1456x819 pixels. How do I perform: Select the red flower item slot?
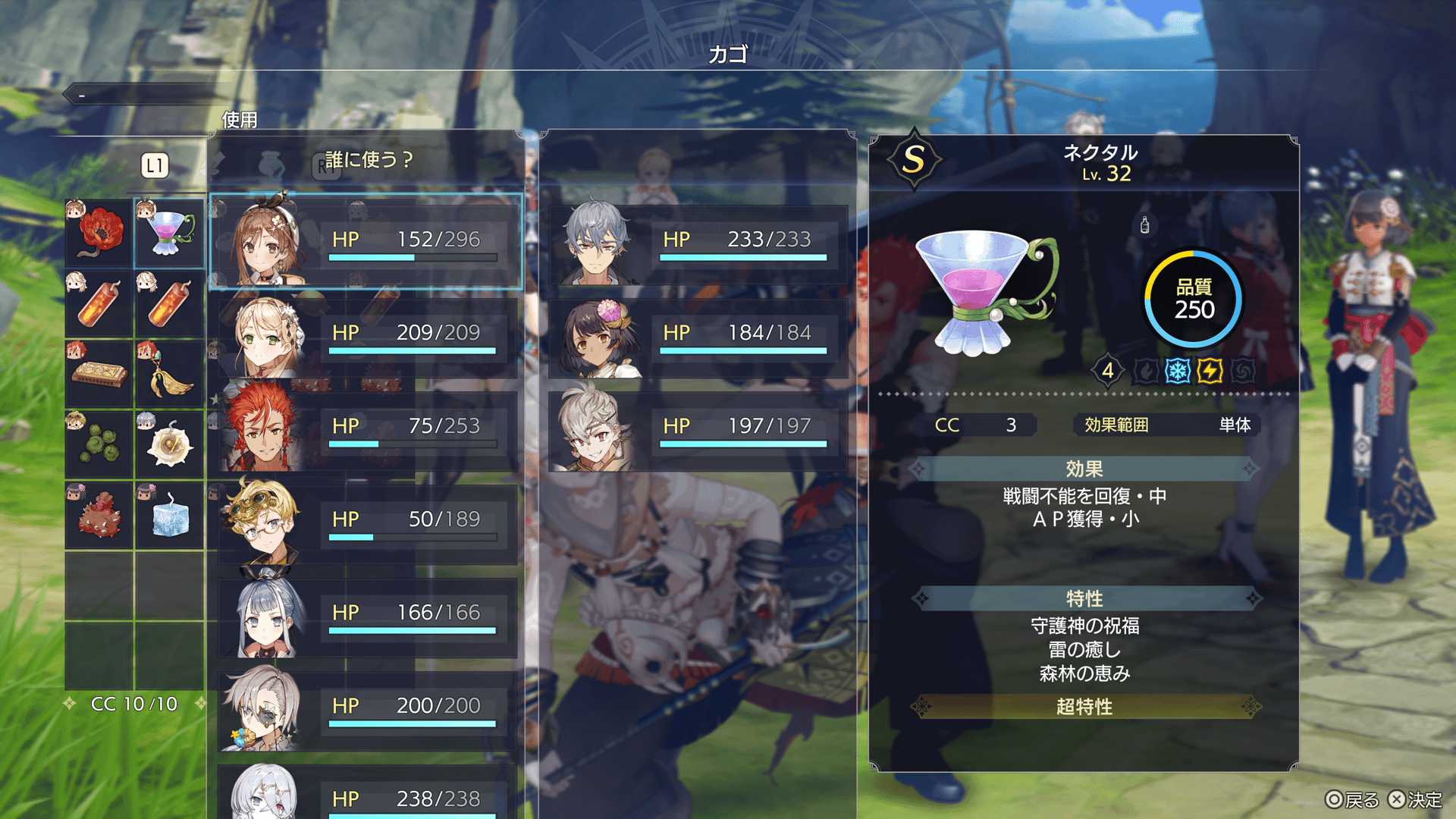coord(99,233)
